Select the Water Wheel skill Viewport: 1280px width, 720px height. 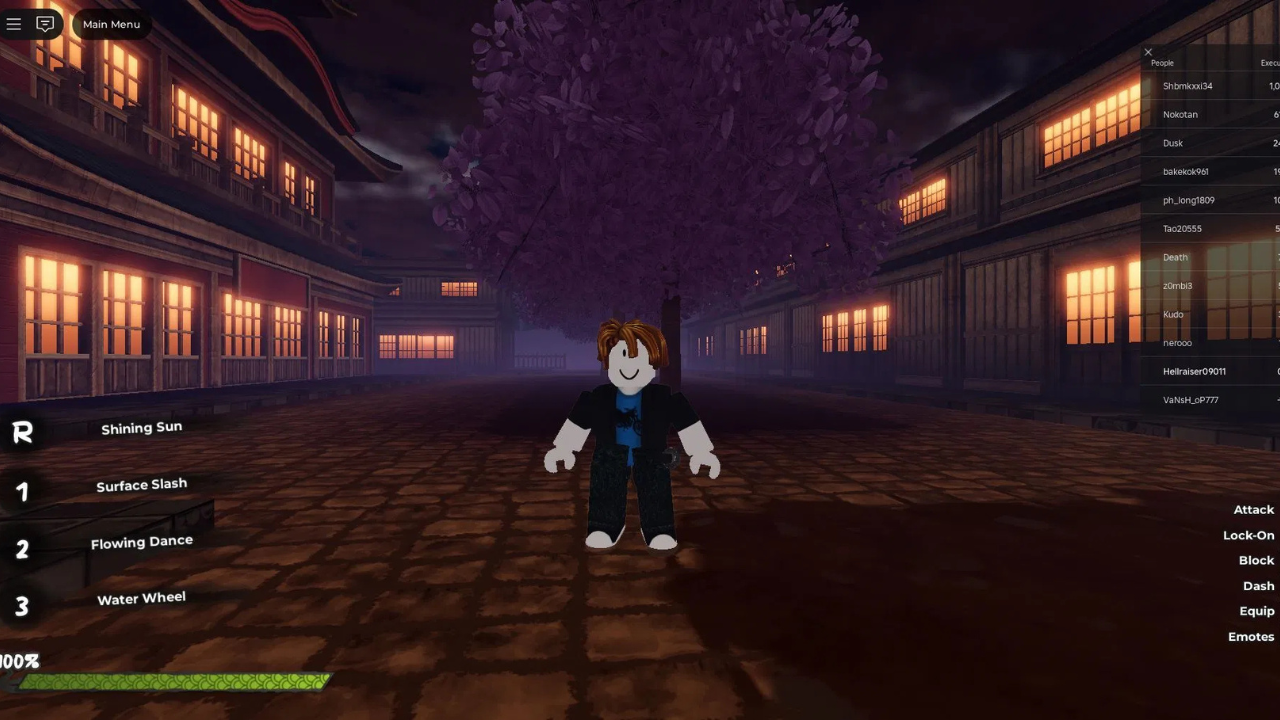pos(141,599)
